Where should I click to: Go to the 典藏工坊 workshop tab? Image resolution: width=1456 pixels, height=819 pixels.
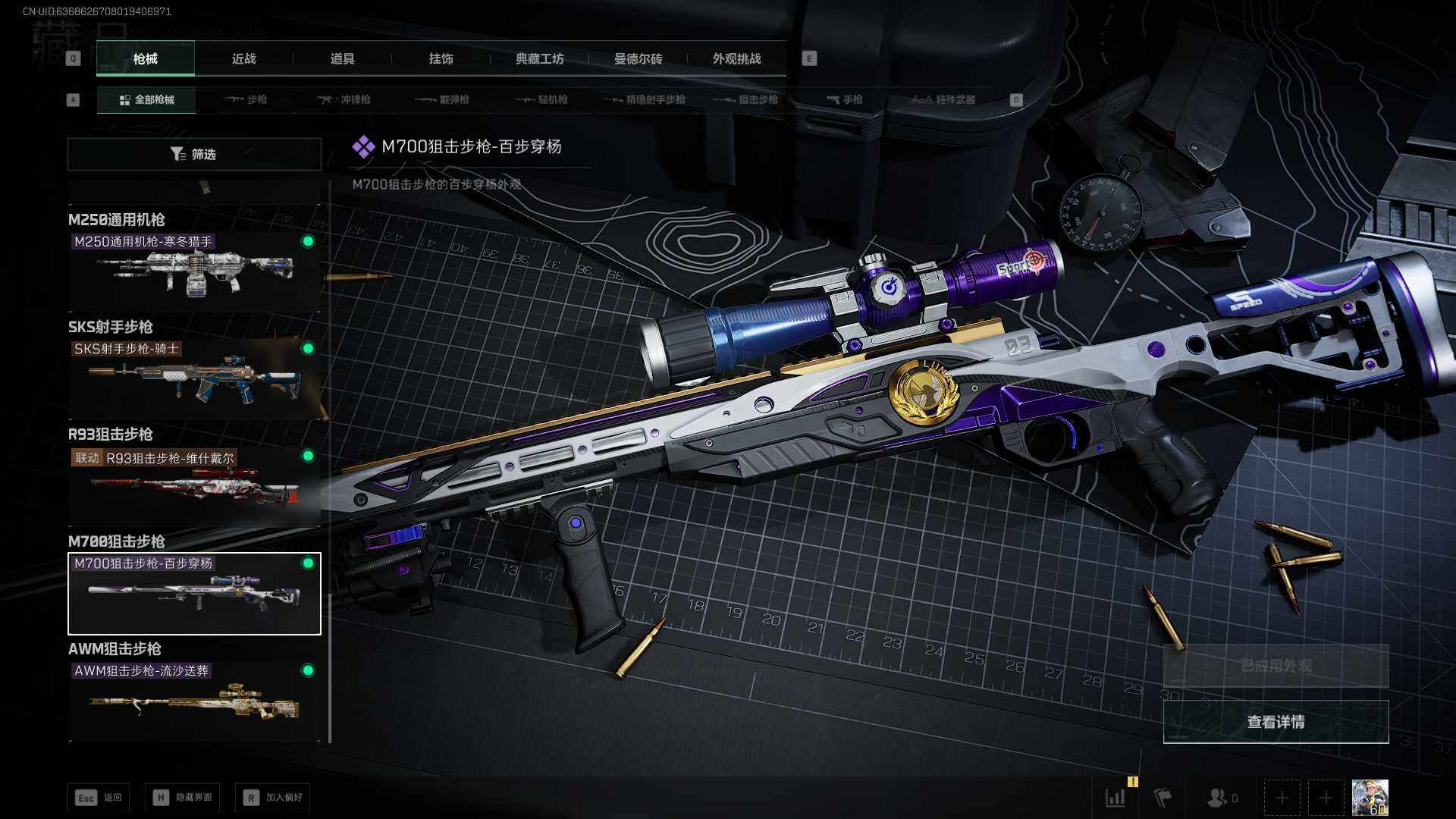[x=539, y=58]
